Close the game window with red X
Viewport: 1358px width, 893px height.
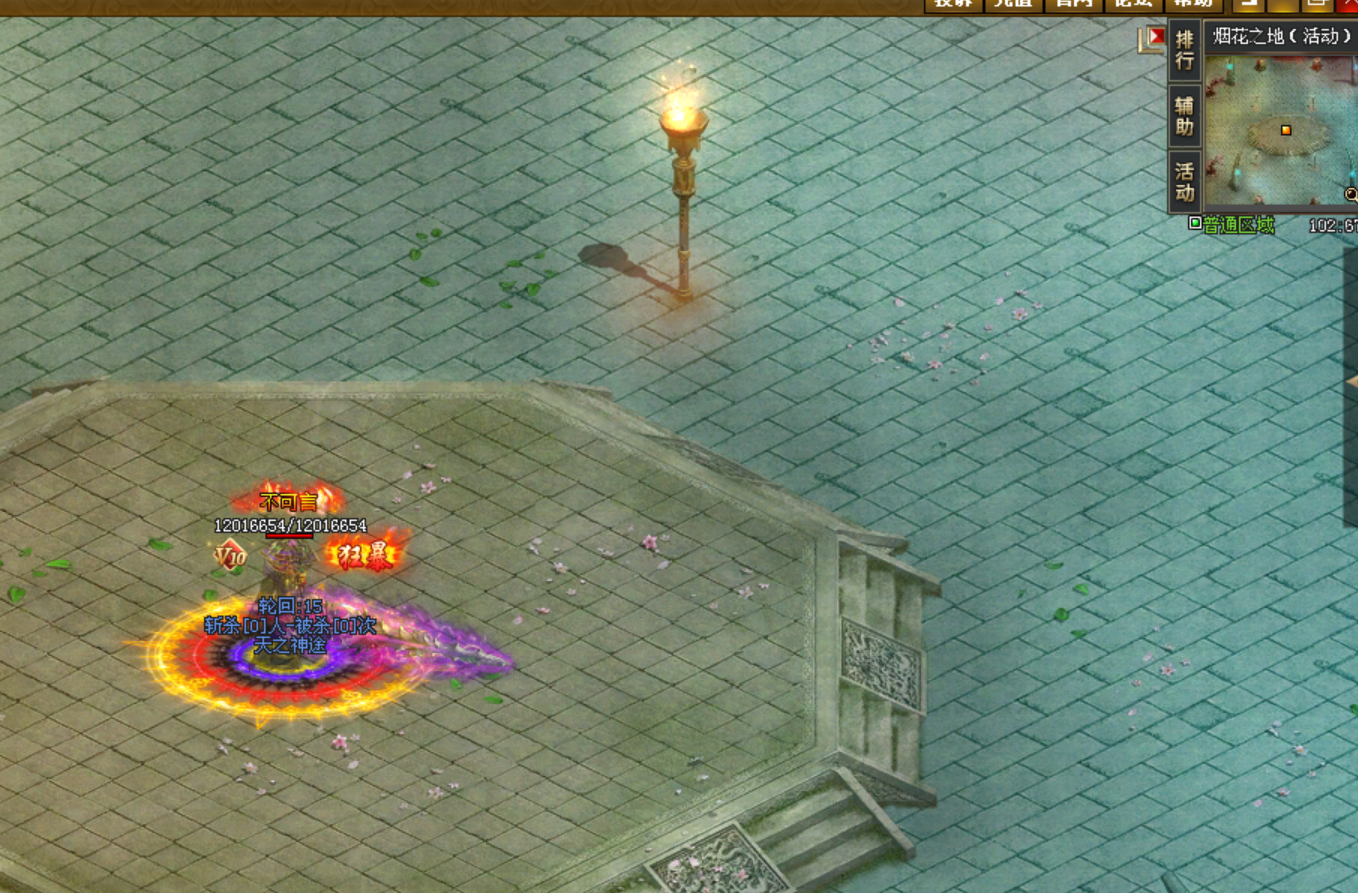click(1349, 4)
